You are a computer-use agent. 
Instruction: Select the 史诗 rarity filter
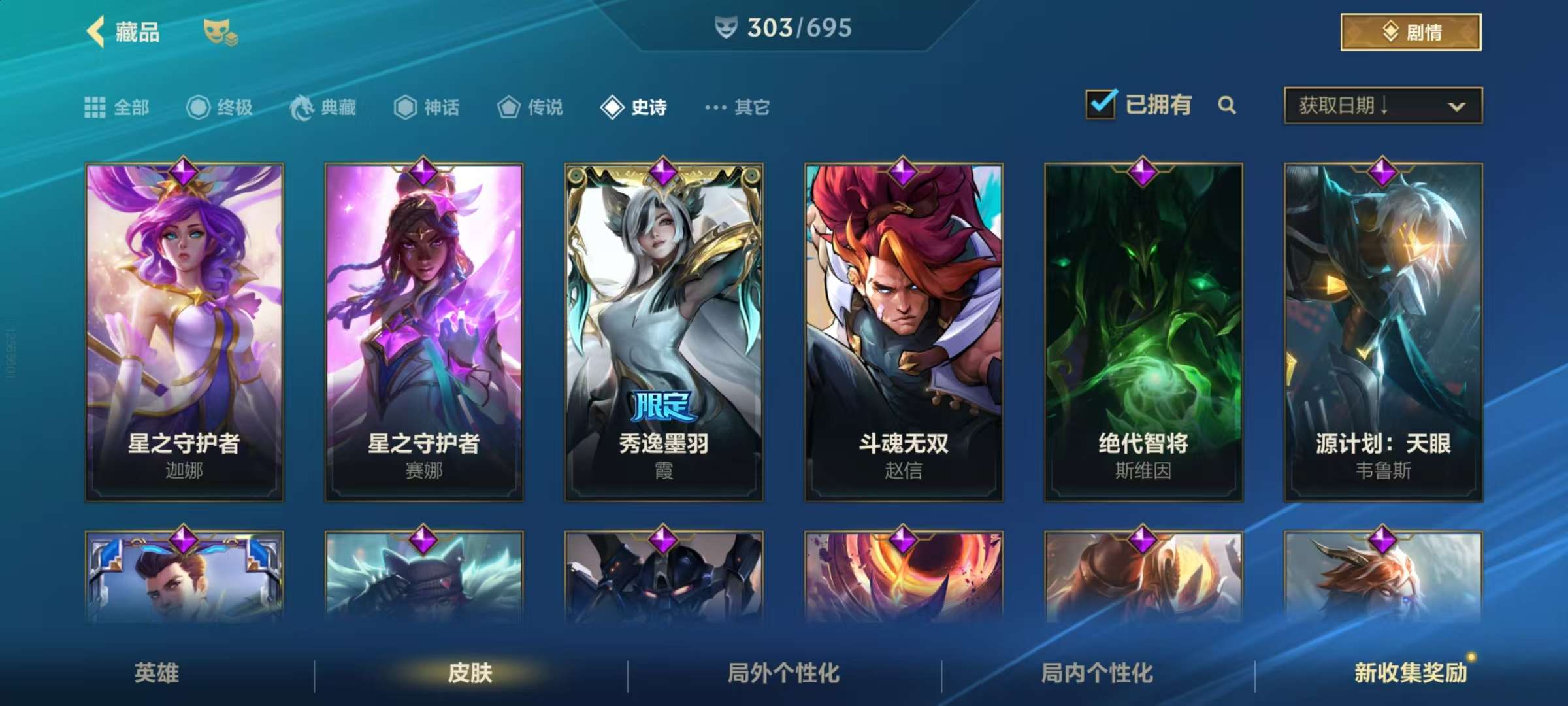pyautogui.click(x=634, y=107)
